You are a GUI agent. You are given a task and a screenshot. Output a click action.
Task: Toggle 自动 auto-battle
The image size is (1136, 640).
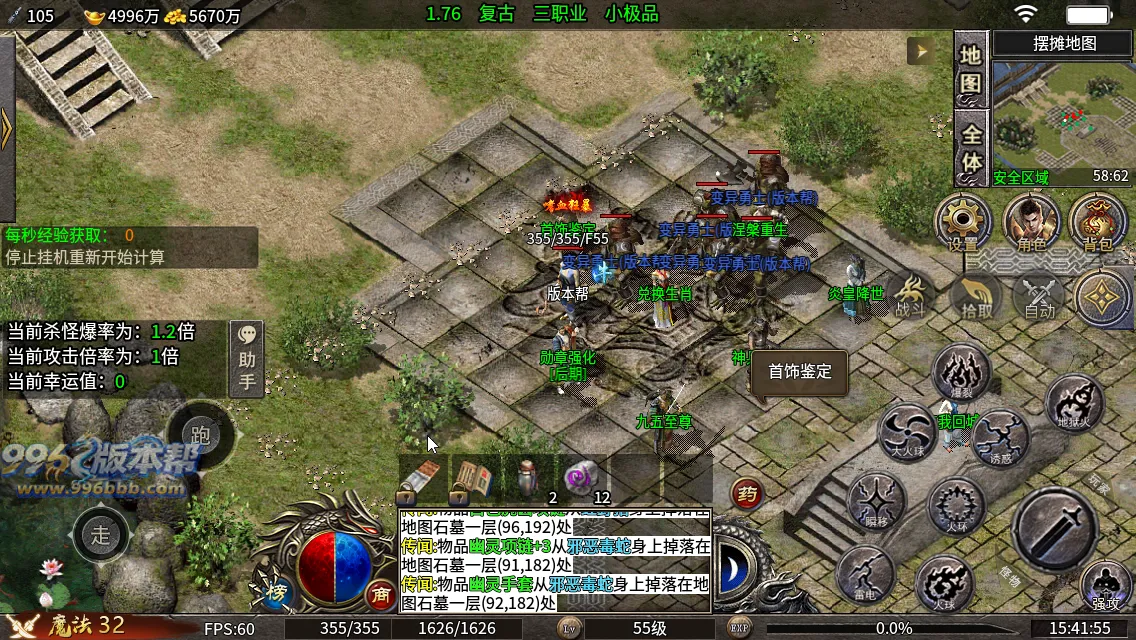click(1040, 297)
